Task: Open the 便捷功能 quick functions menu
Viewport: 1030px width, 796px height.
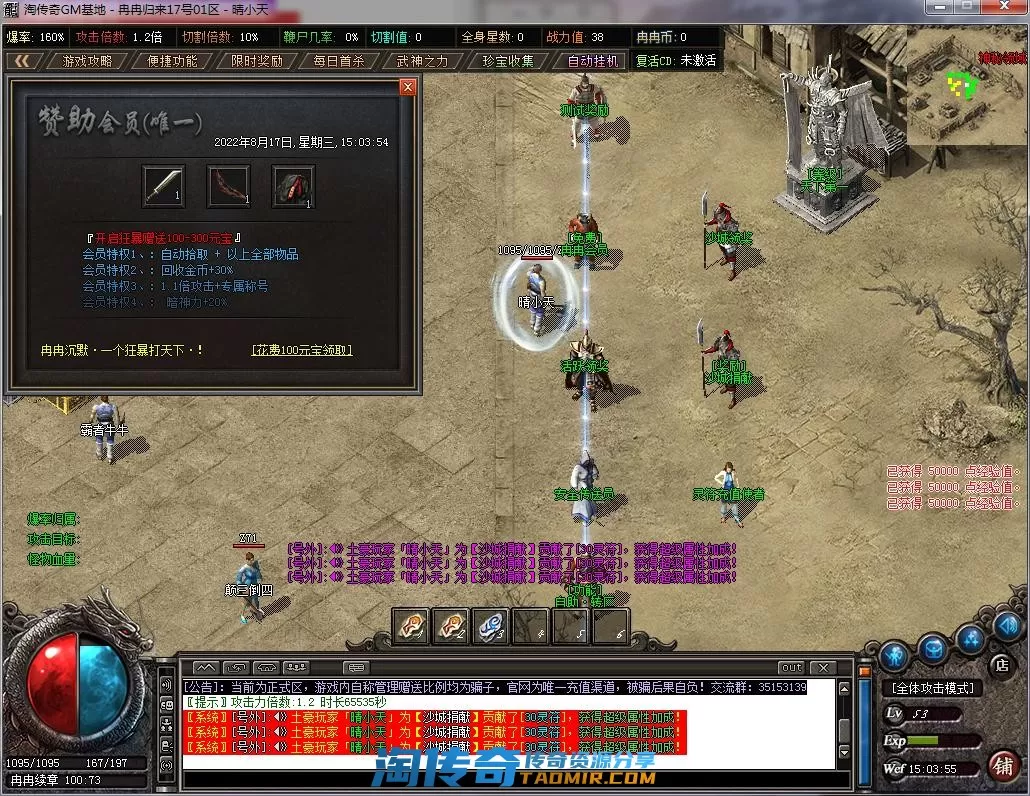Action: pos(172,61)
